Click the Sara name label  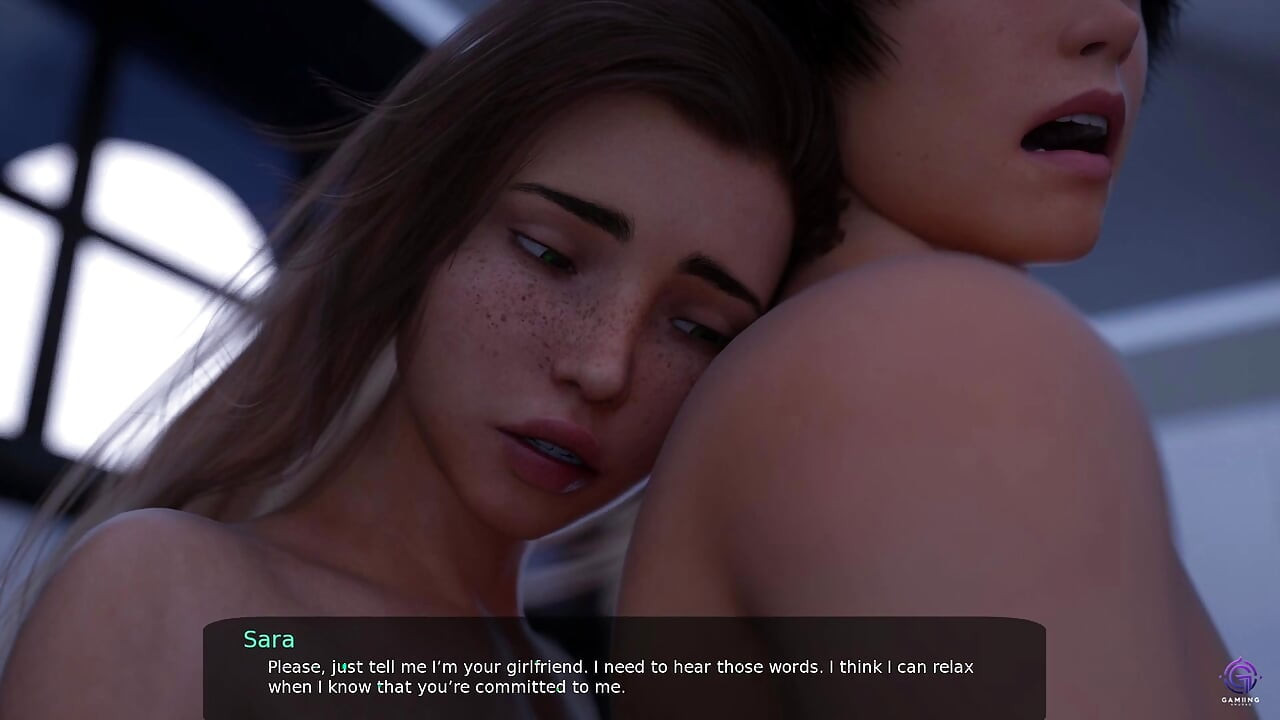pos(268,639)
